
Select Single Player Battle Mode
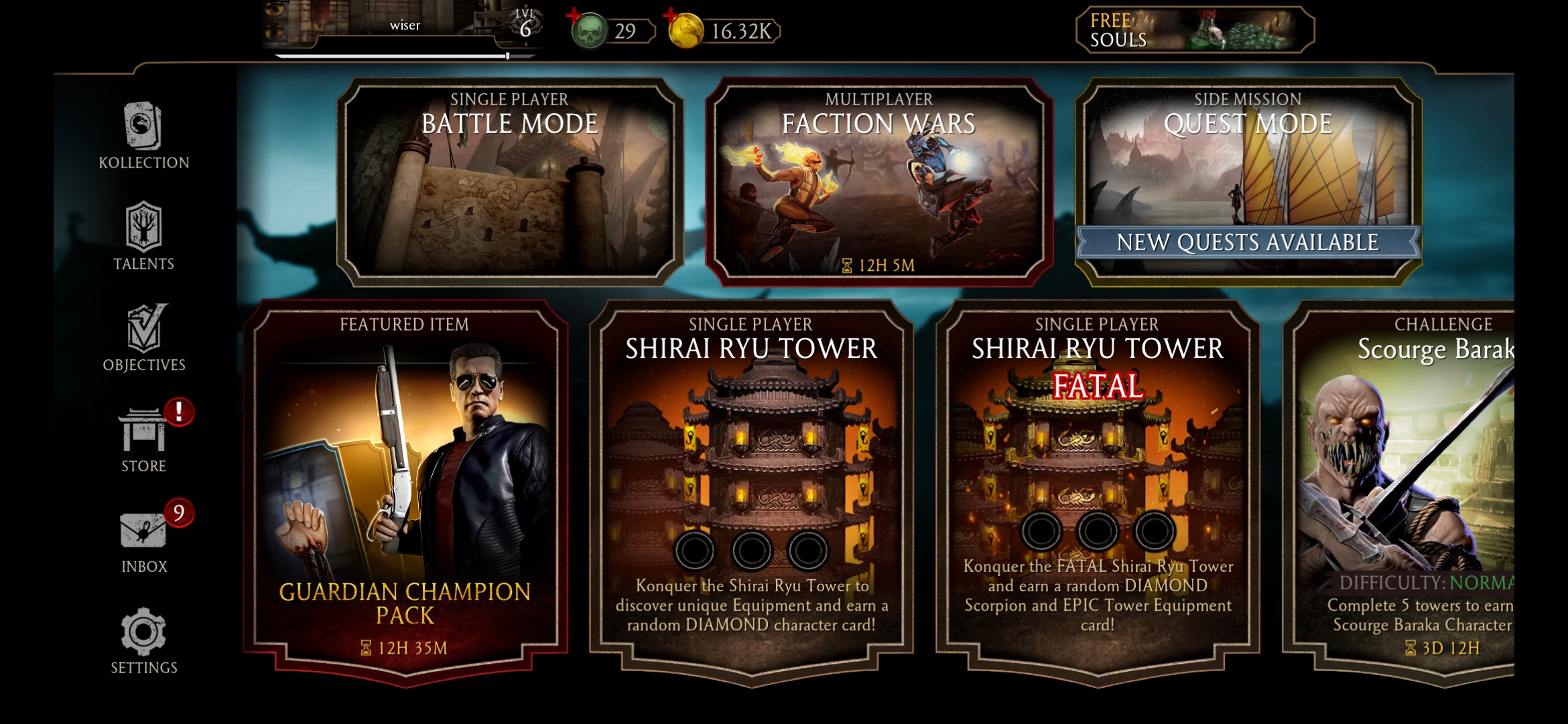tap(509, 182)
